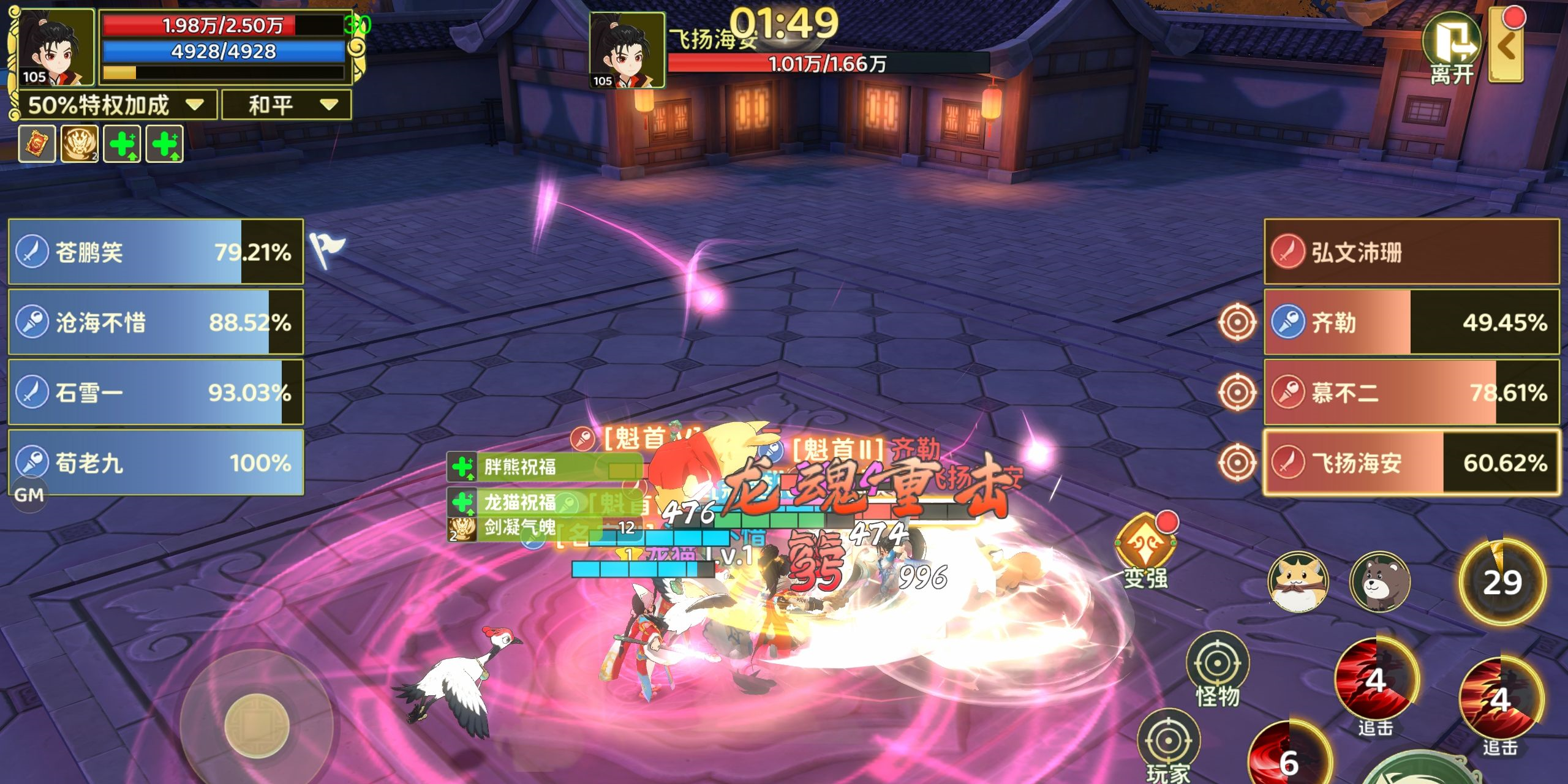Select enemy 飞扬海安 row
Screen dimensions: 1568x784
1411,462
